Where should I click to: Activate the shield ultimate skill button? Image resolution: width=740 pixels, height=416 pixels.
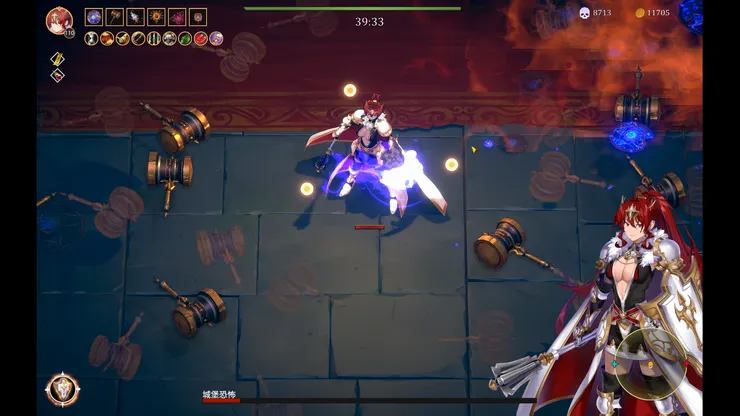pyautogui.click(x=62, y=389)
